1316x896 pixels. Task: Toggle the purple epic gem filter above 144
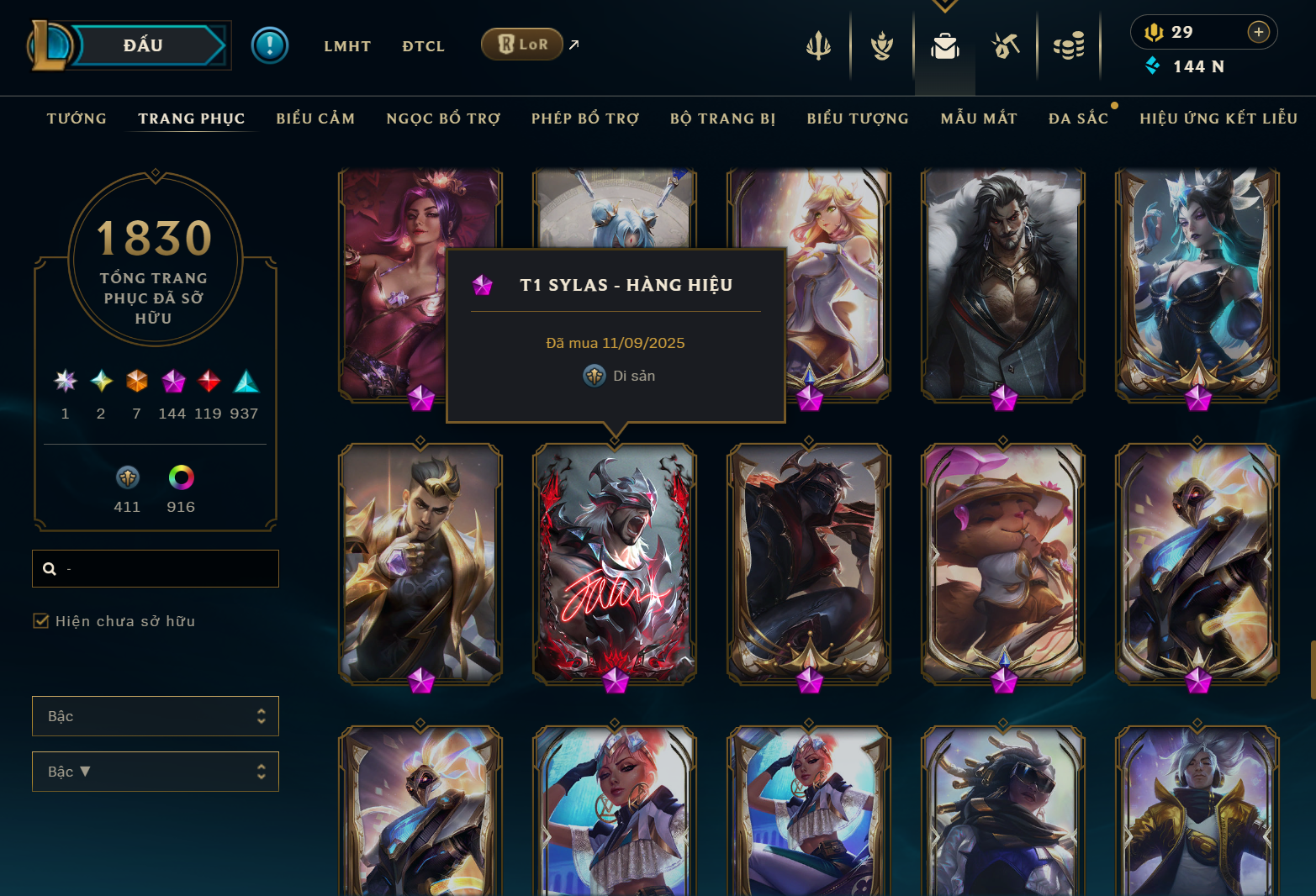[x=172, y=382]
